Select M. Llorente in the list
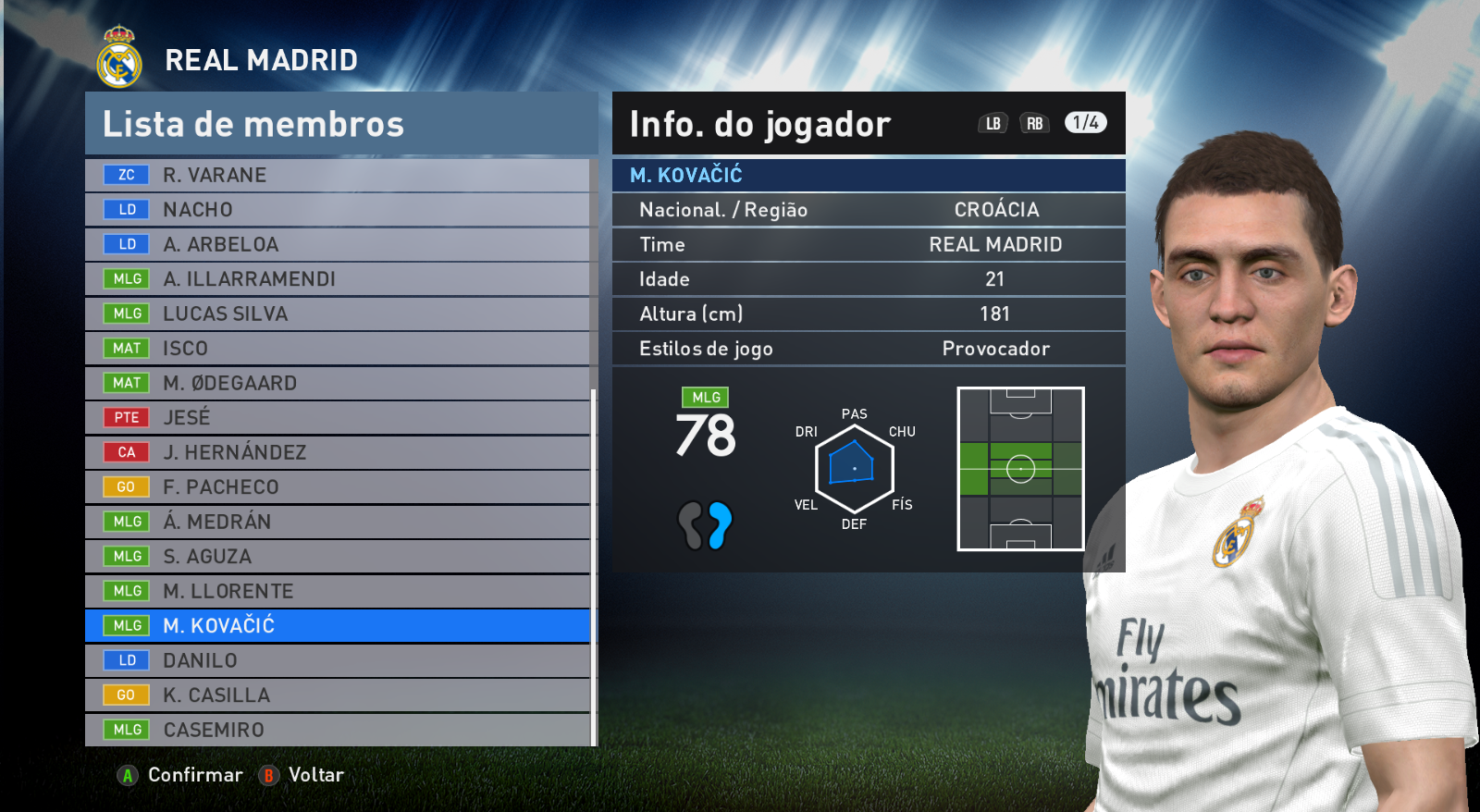Image resolution: width=1480 pixels, height=812 pixels. [x=338, y=591]
